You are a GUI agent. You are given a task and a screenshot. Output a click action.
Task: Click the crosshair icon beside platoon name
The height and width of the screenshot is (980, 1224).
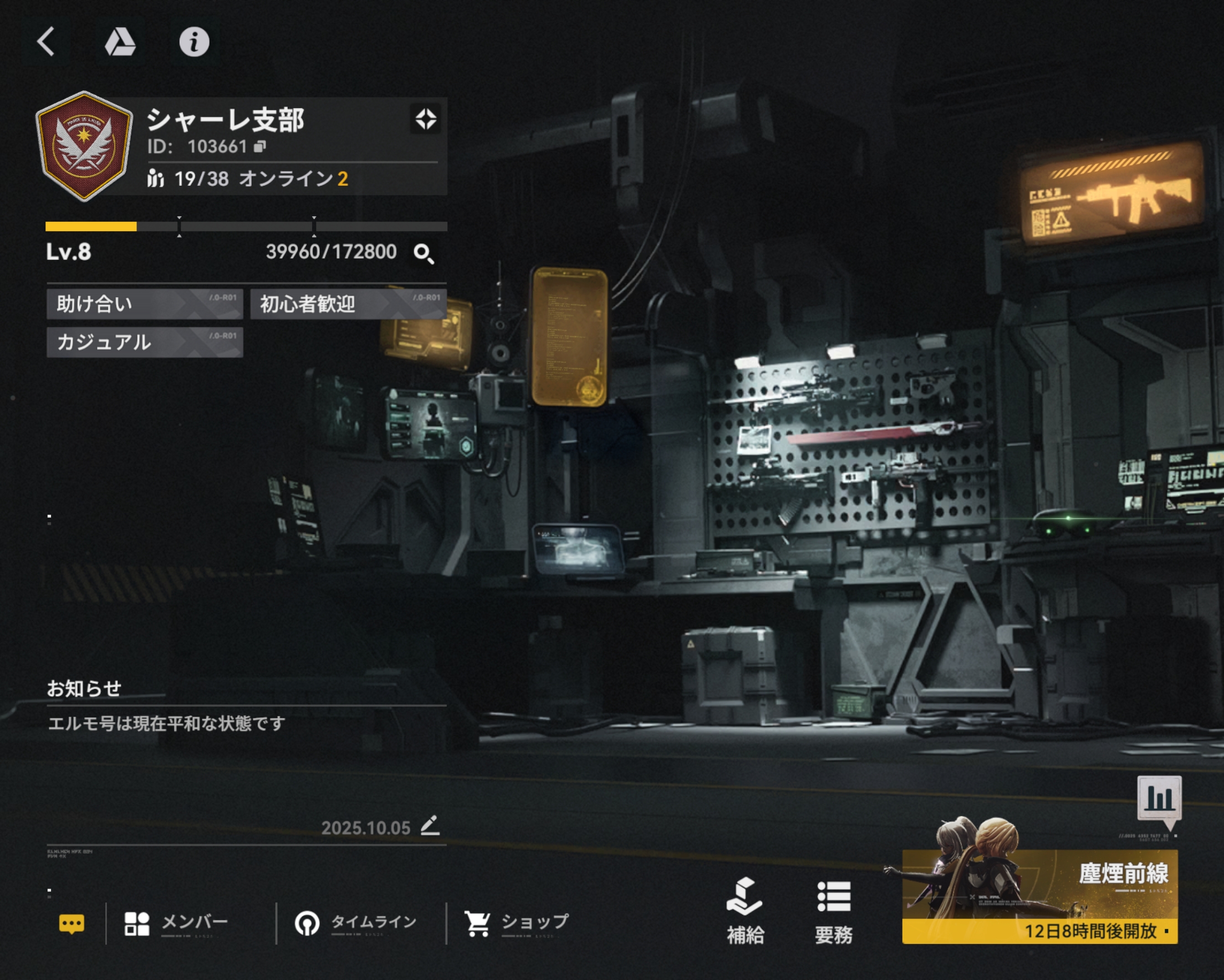[425, 120]
